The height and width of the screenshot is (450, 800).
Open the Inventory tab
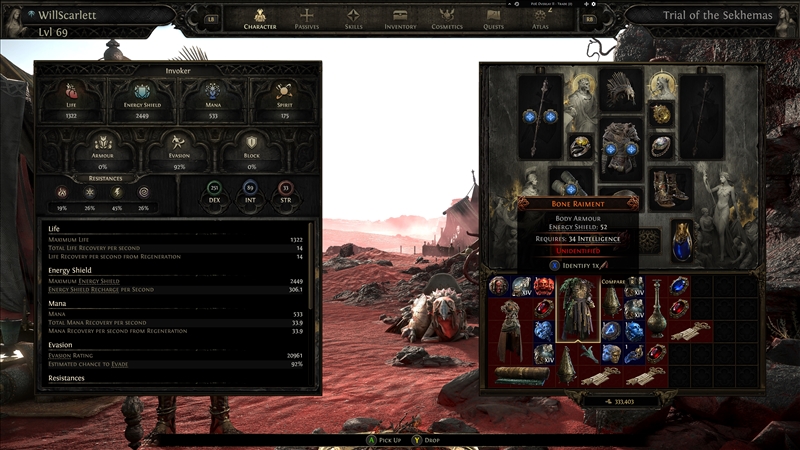(400, 19)
